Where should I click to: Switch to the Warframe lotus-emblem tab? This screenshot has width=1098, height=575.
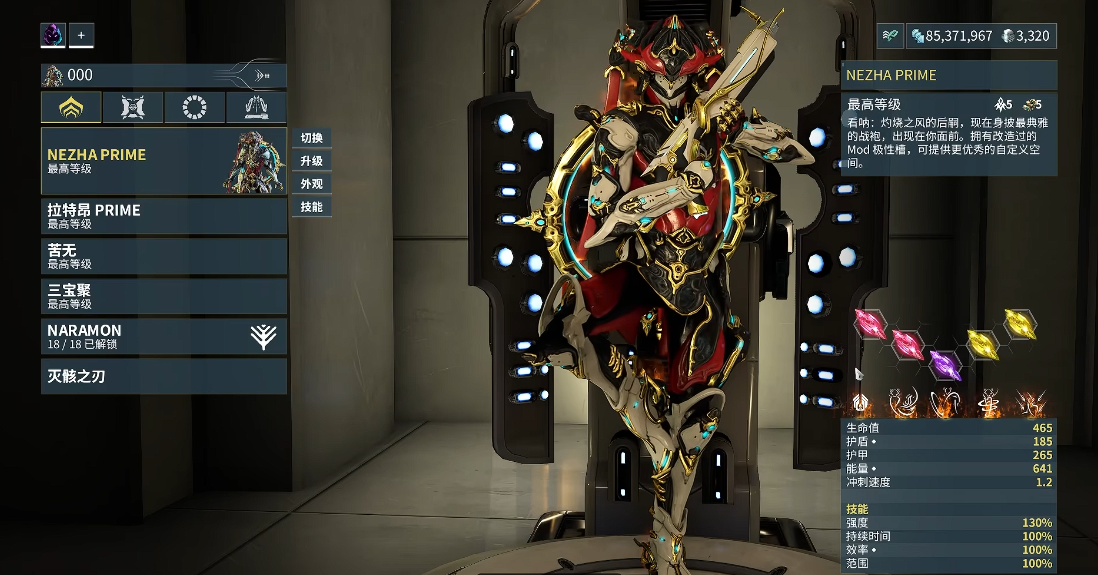coord(71,108)
